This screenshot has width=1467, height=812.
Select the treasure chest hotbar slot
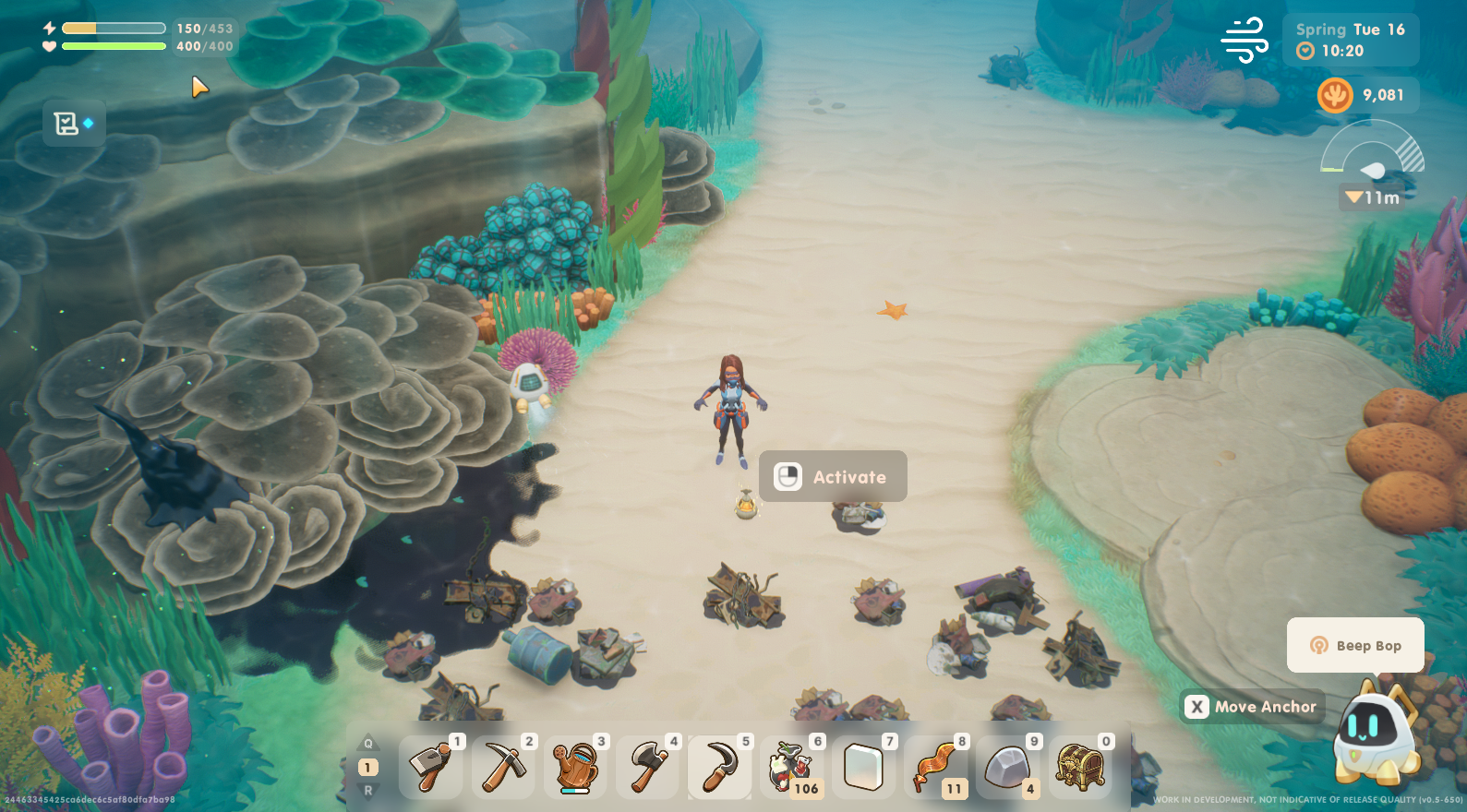(1080, 767)
